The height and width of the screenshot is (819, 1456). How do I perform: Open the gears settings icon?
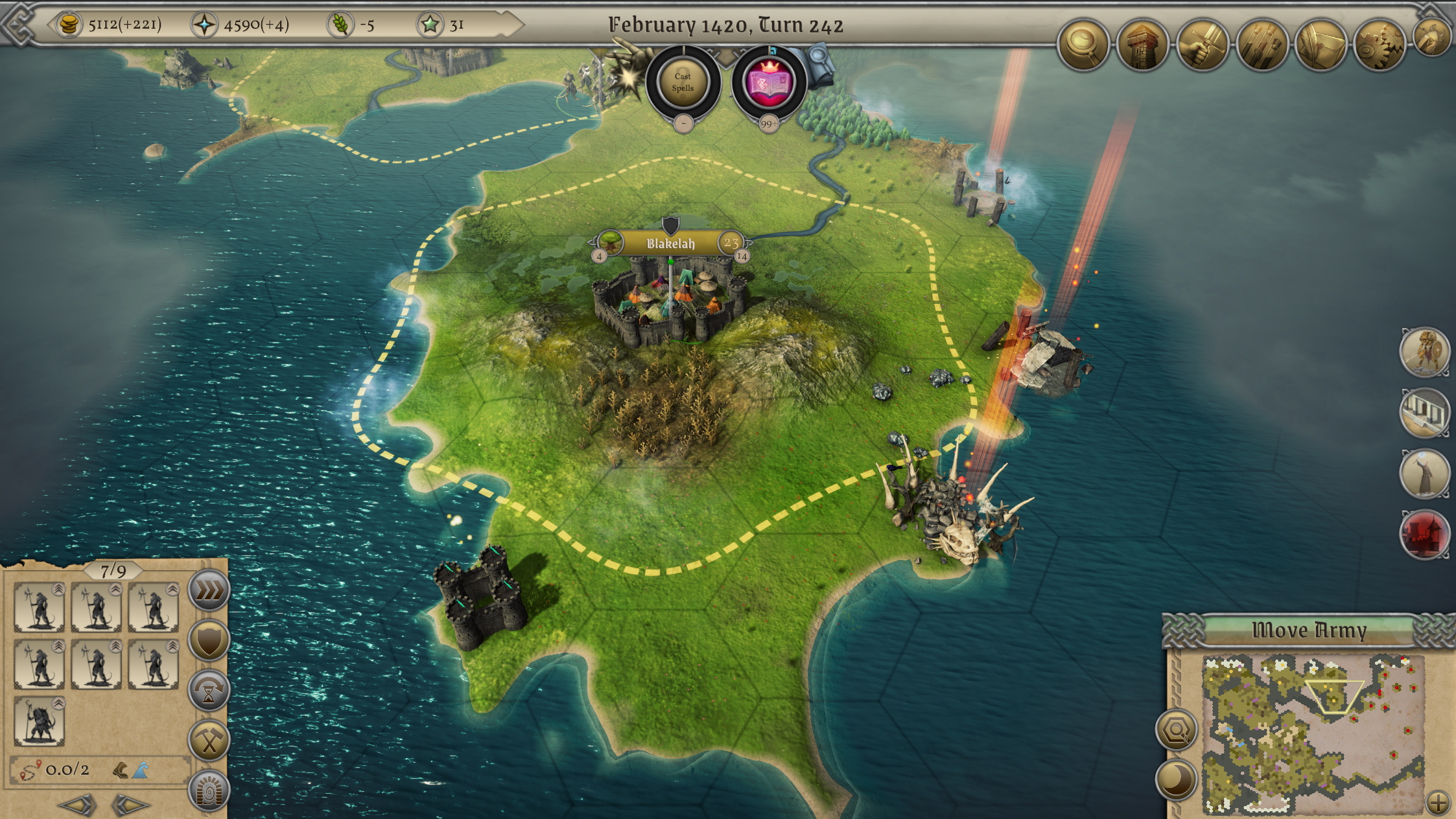(x=1380, y=44)
